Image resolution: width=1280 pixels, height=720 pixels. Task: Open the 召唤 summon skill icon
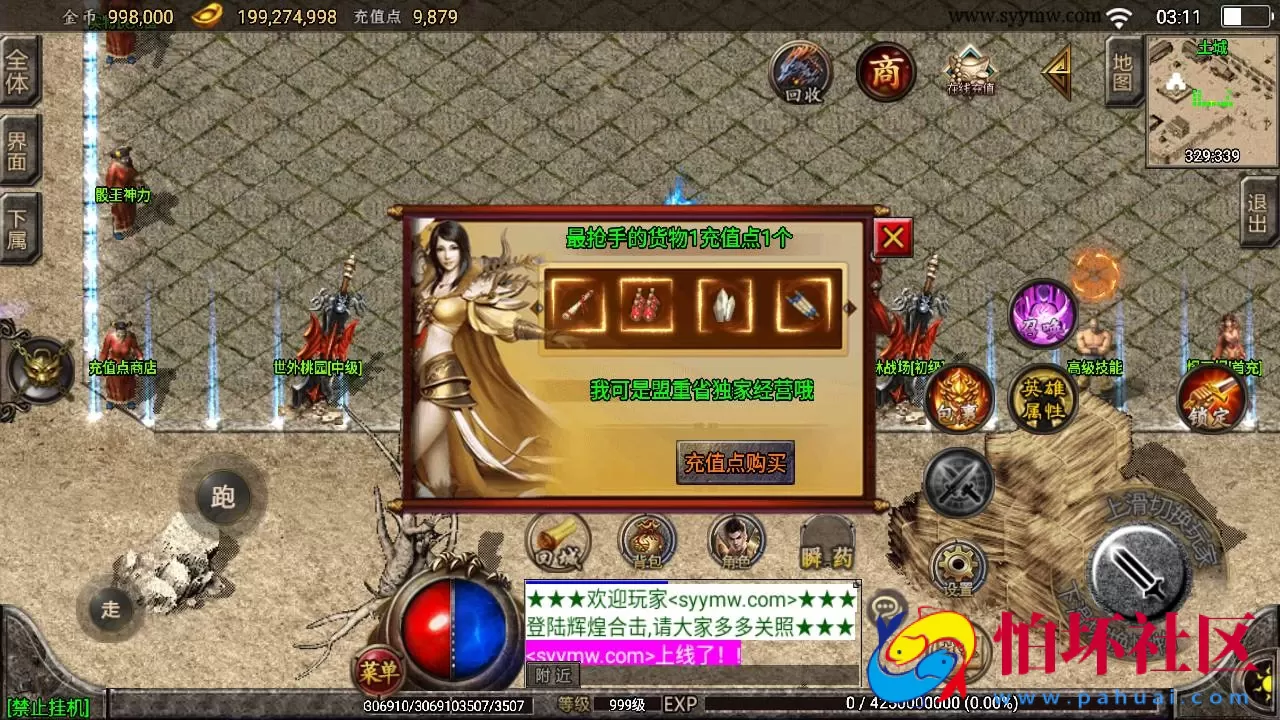[x=1043, y=315]
